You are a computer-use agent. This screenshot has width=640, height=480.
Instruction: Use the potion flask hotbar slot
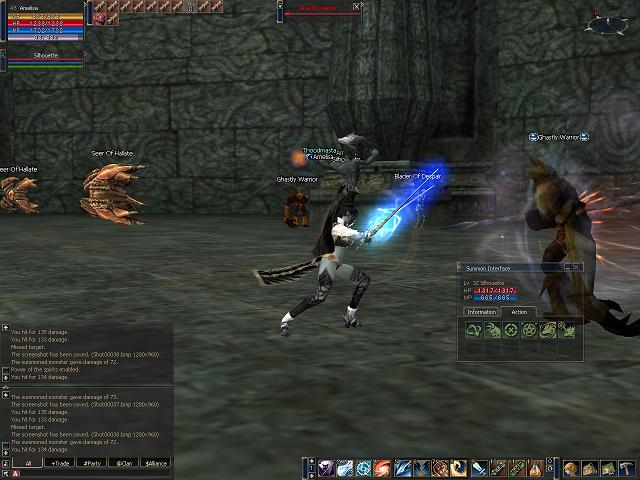pyautogui.click(x=536, y=468)
